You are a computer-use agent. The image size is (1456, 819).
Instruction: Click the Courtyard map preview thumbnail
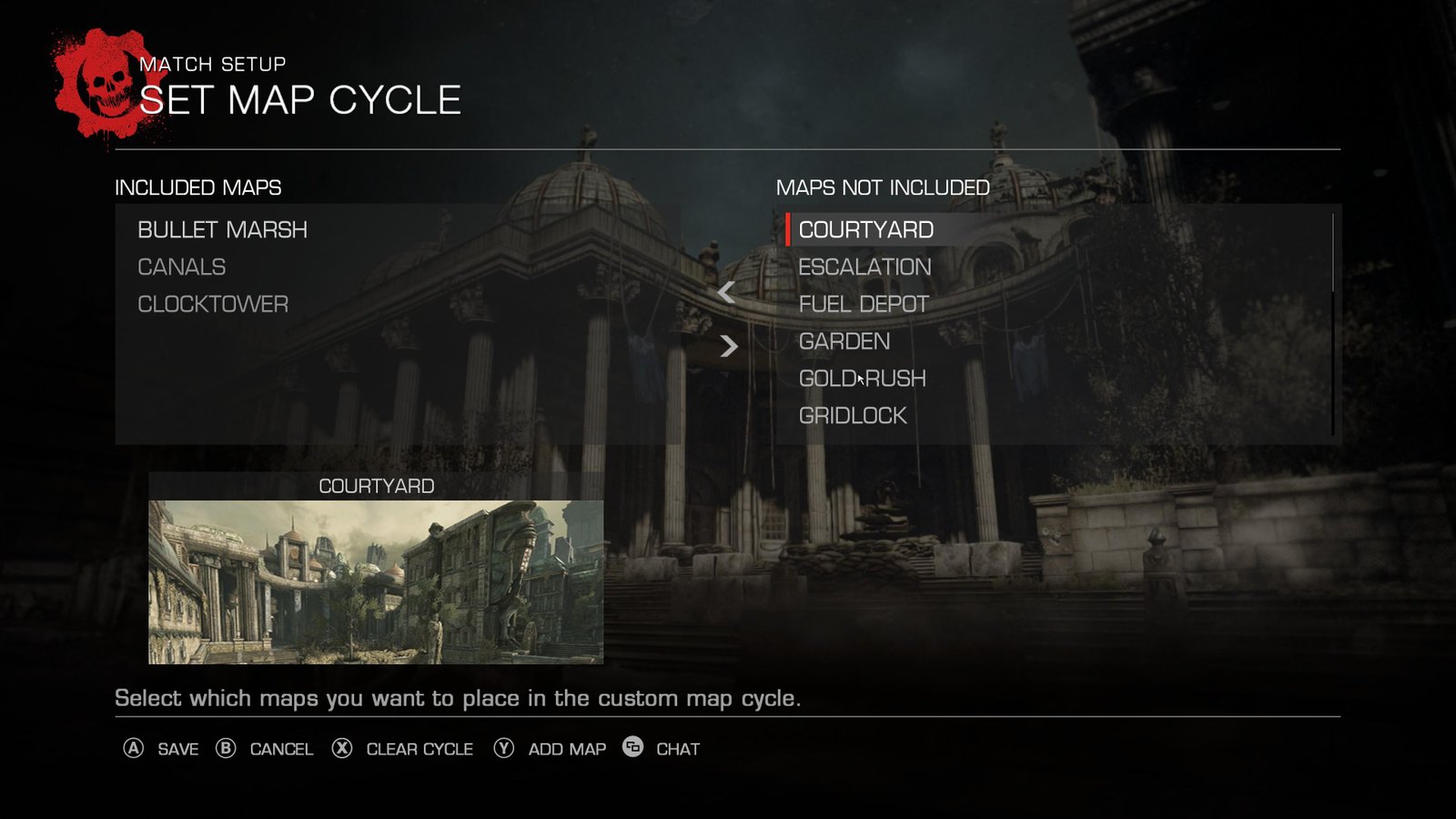[376, 581]
